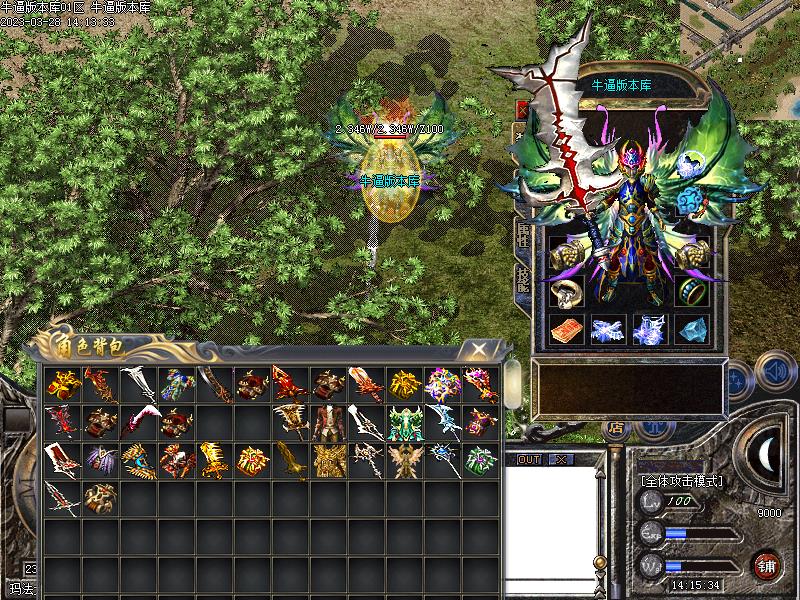The width and height of the screenshot is (800, 600).
Task: Open the 技能 skills tab
Action: coord(523,279)
